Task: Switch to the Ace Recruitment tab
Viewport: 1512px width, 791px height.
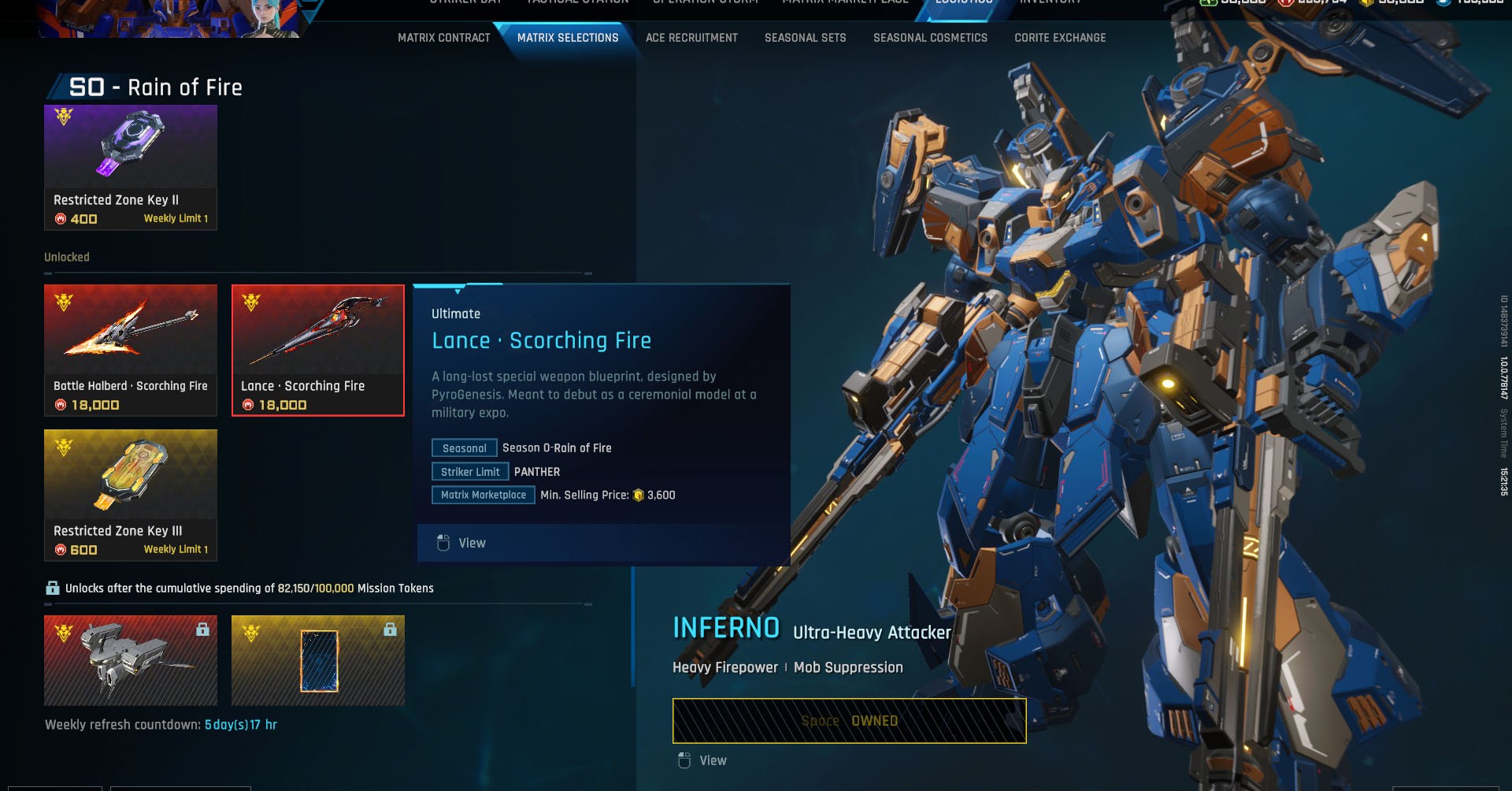Action: click(691, 37)
